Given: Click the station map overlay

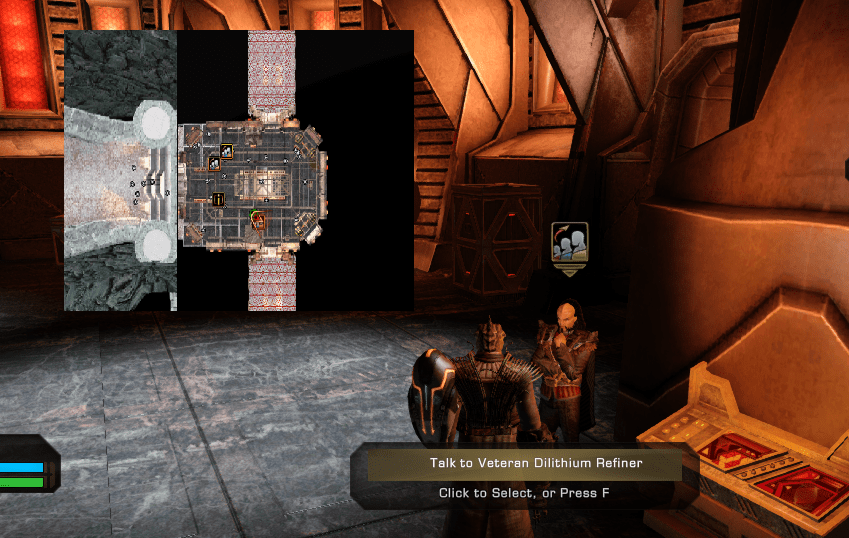Looking at the screenshot, I should coord(239,170).
